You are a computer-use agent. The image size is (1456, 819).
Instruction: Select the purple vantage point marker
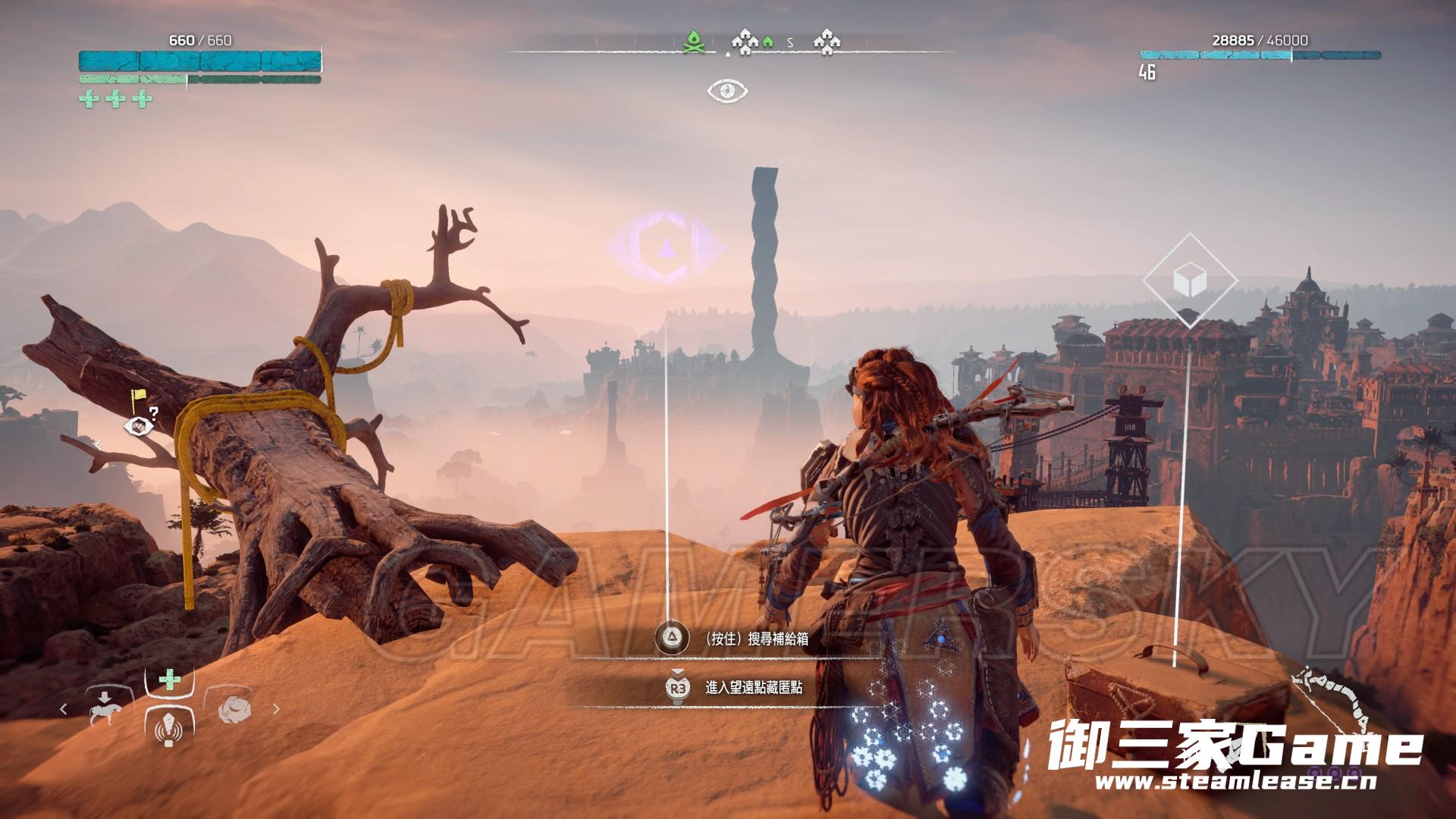pyautogui.click(x=666, y=247)
